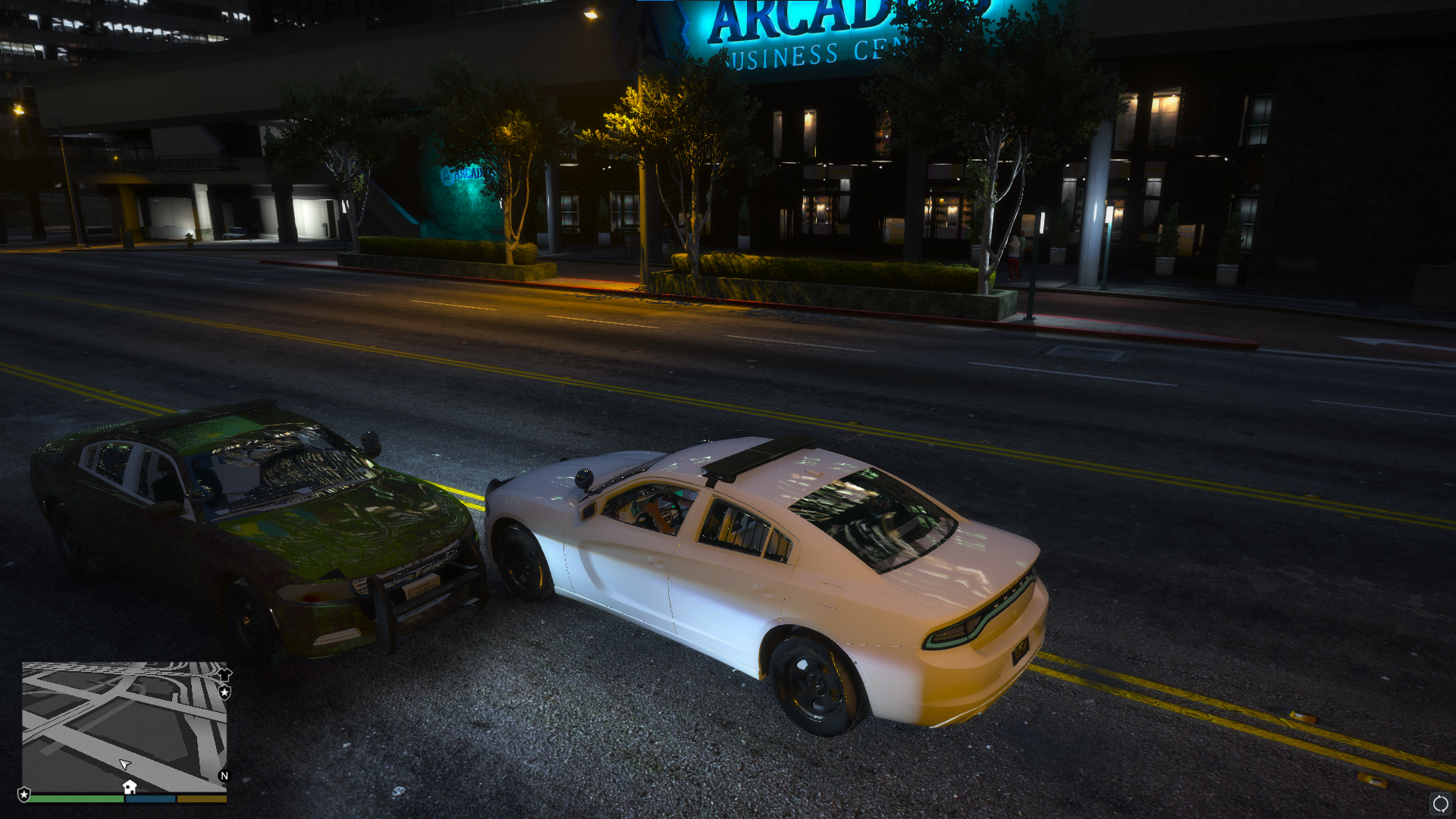
Task: Choose the safehouse blip on the minimap
Action: 130,786
